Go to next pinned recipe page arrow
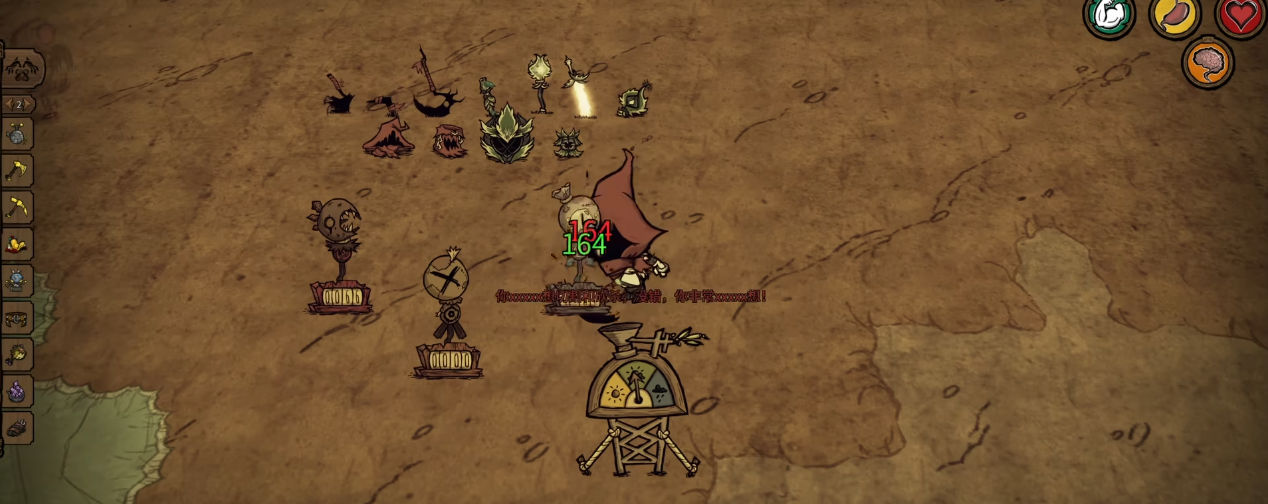 (x=29, y=104)
